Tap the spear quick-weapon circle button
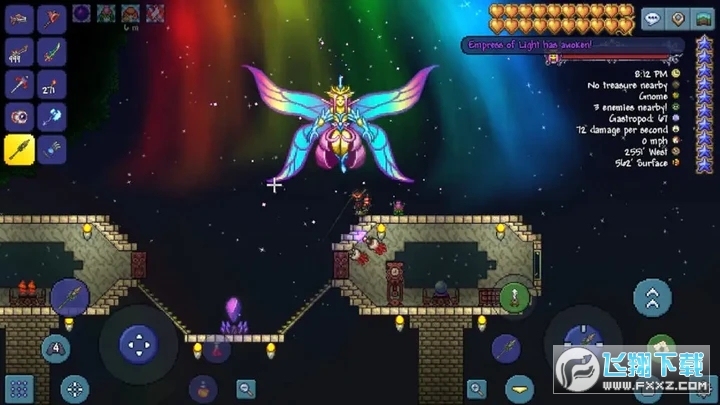Image resolution: width=720 pixels, height=405 pixels. (x=70, y=296)
